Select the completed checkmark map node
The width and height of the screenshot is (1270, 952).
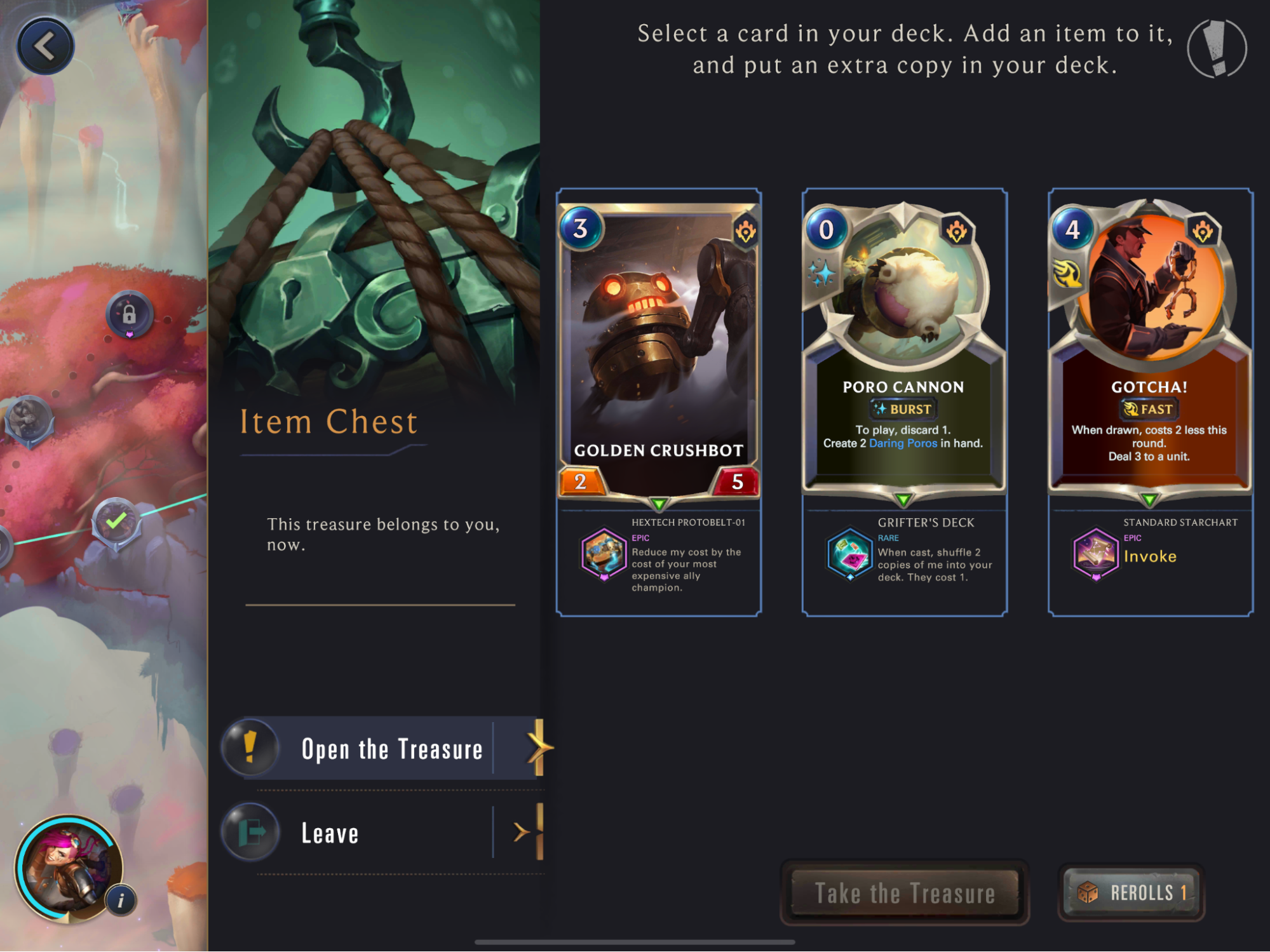click(x=116, y=523)
